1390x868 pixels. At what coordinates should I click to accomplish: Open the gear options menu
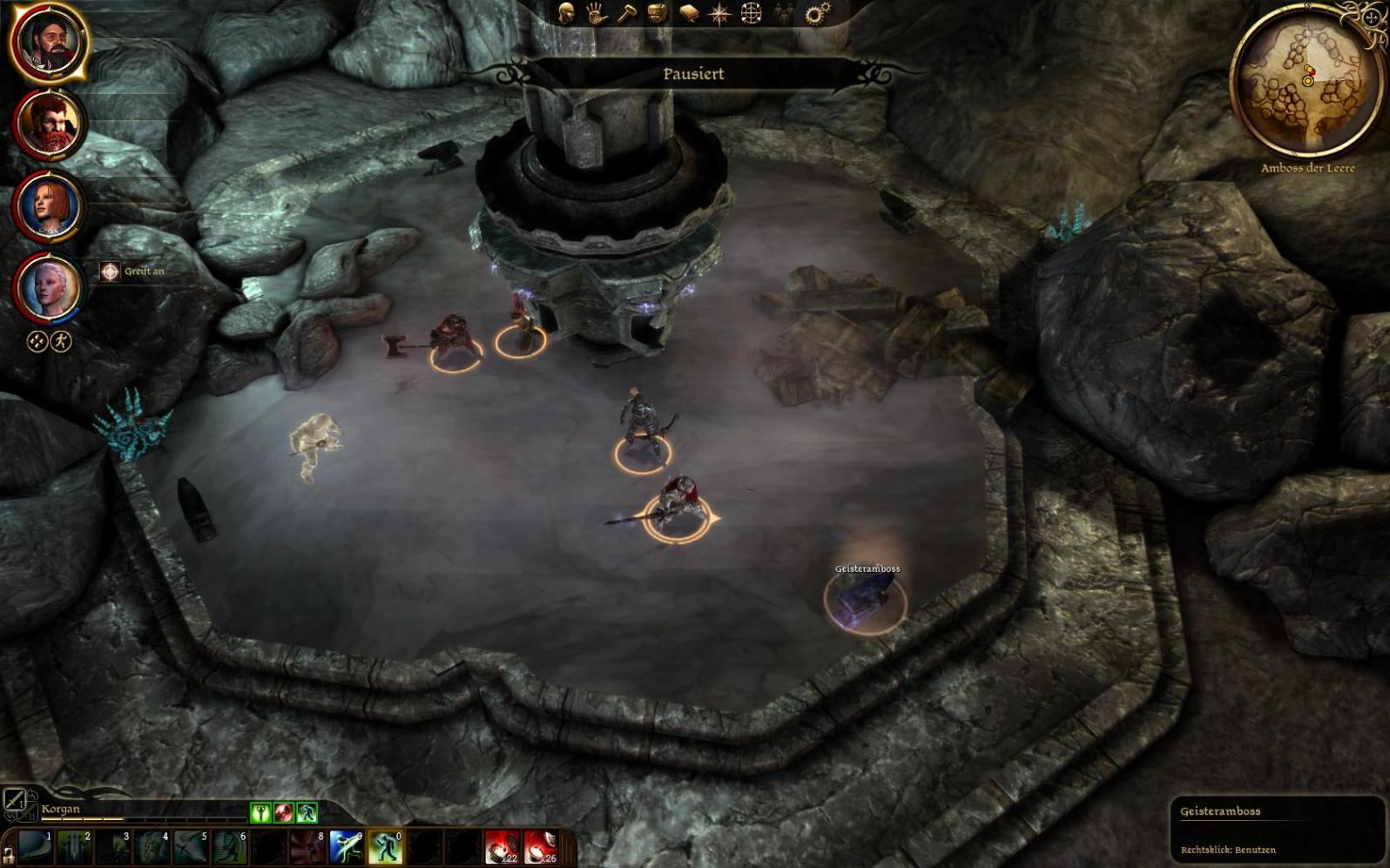[817, 14]
